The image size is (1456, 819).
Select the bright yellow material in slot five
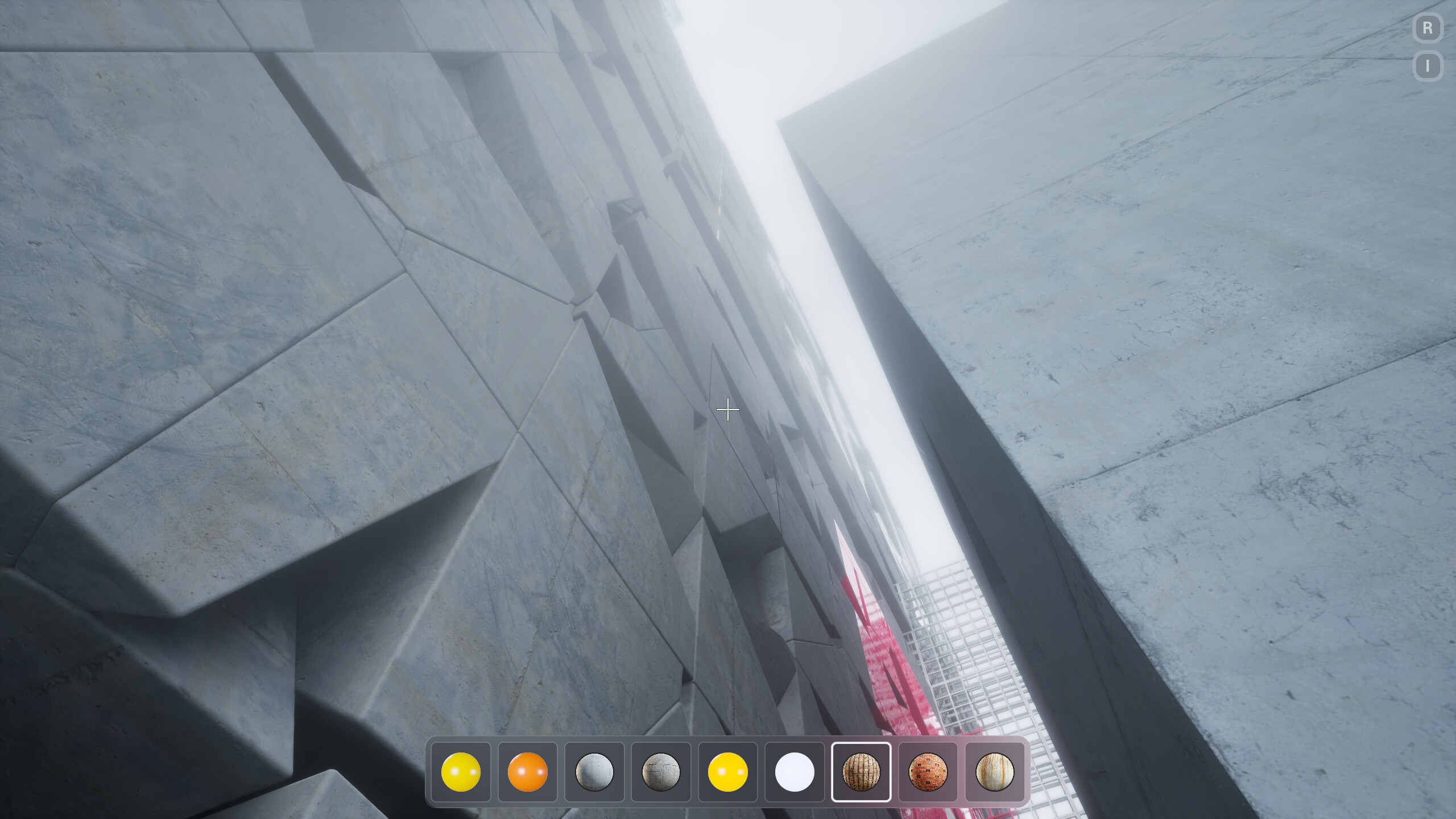[728, 771]
